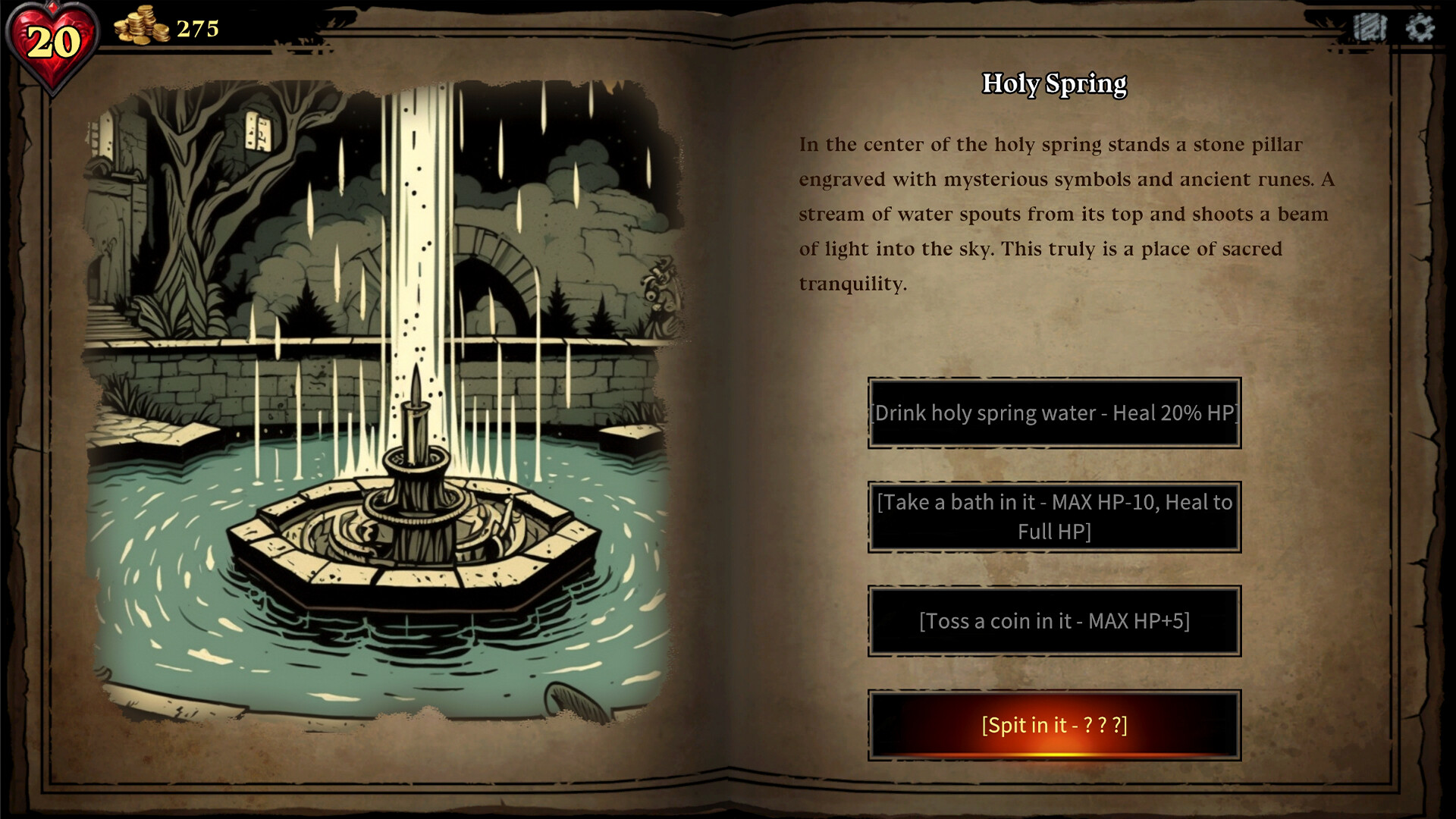Click the event description paragraph
1456x819 pixels.
click(x=1062, y=212)
